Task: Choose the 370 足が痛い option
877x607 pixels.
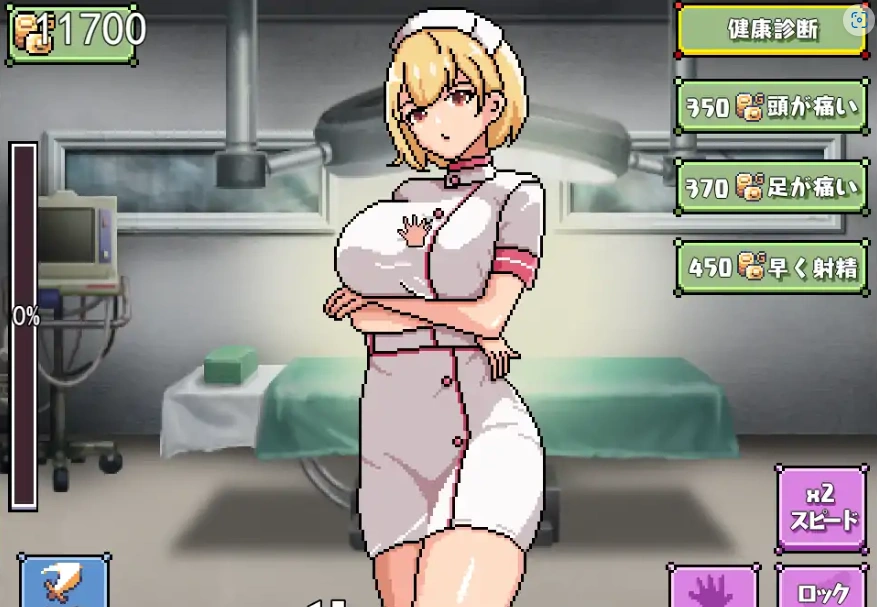Action: tap(771, 187)
